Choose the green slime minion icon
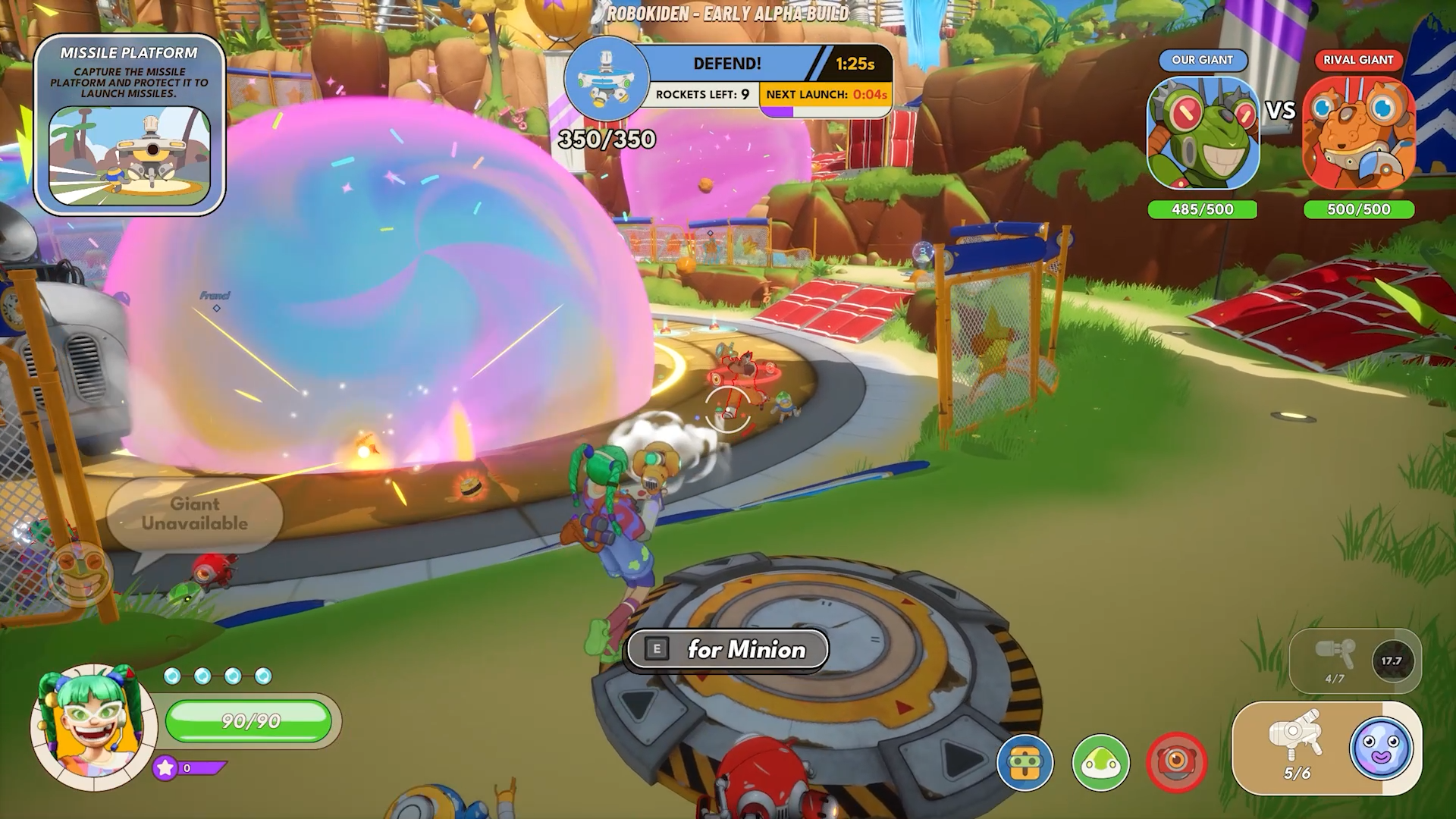1456x819 pixels. pos(1100,762)
